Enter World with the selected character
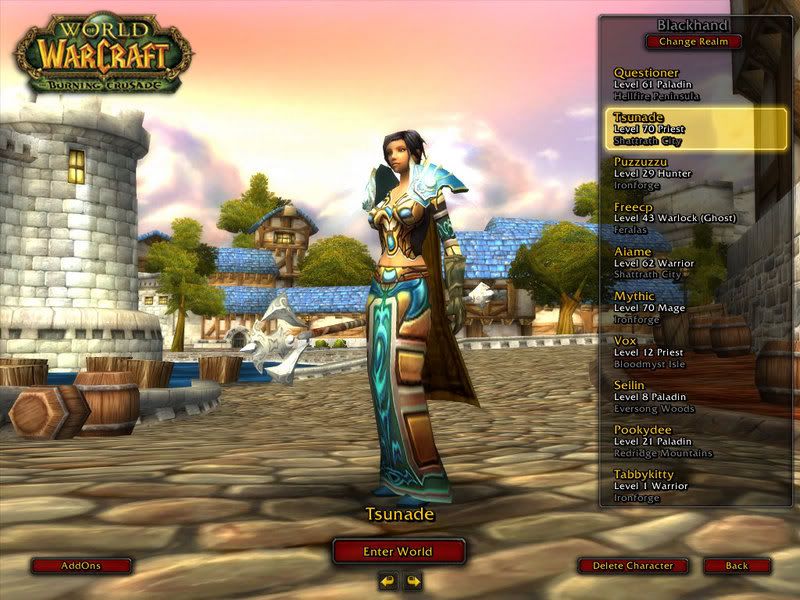Screen dimensions: 800x600 (x=399, y=551)
